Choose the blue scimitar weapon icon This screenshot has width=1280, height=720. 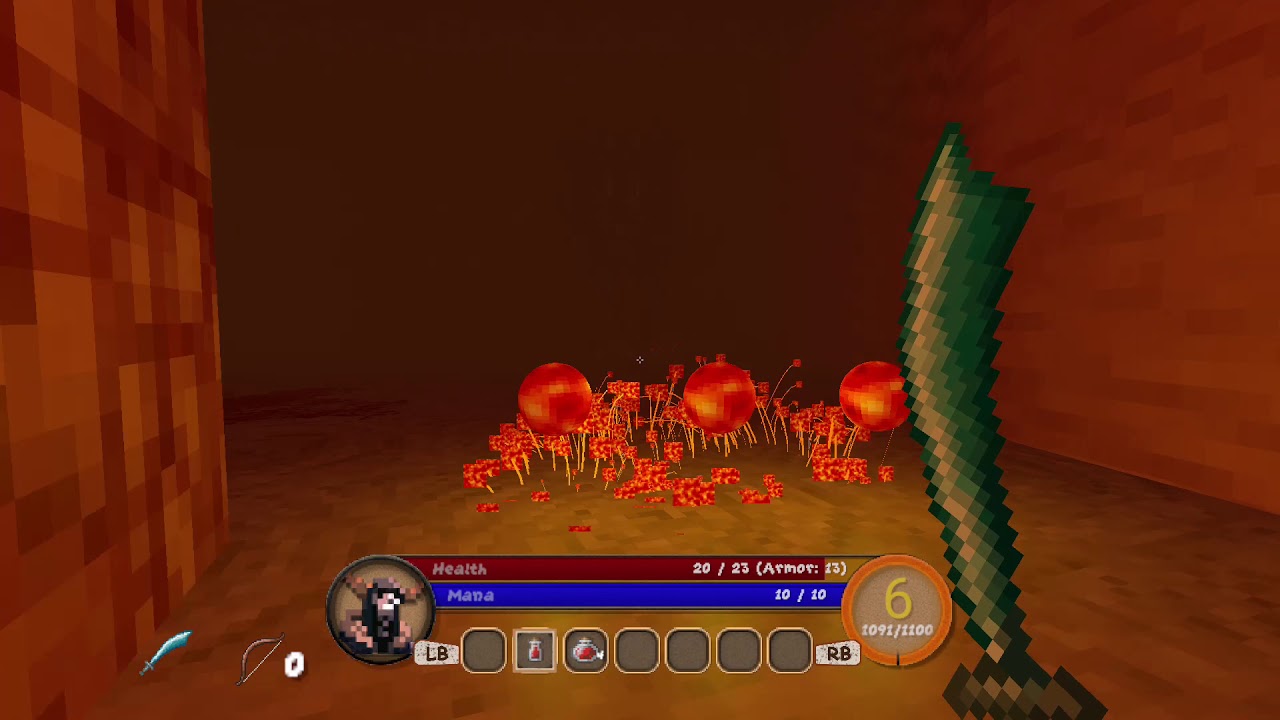pyautogui.click(x=165, y=652)
